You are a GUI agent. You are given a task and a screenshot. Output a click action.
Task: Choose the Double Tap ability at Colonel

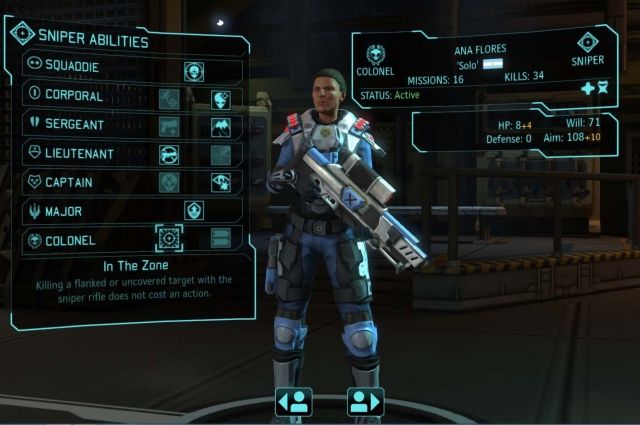tap(221, 239)
